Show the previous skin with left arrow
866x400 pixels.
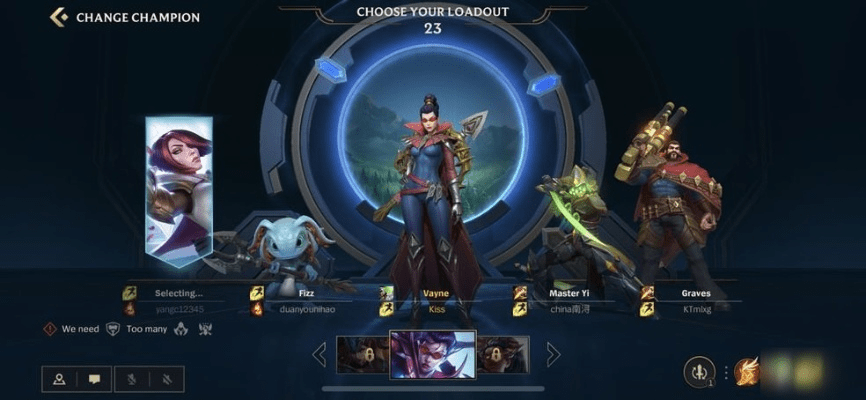pyautogui.click(x=320, y=354)
